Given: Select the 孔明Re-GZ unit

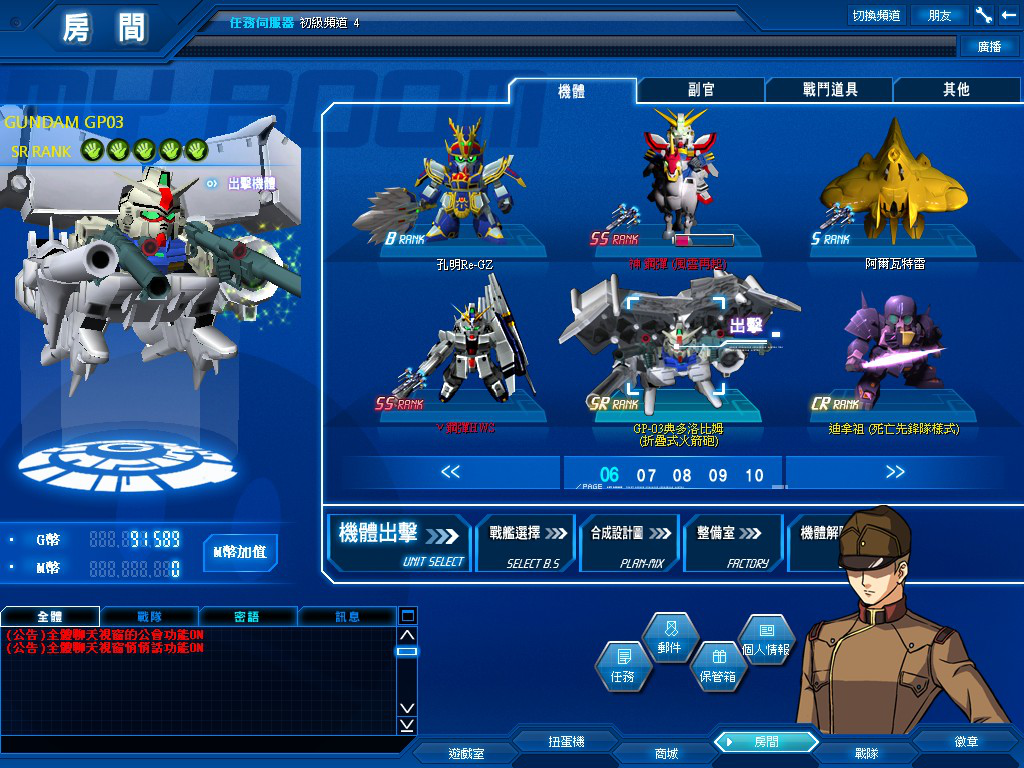Looking at the screenshot, I should coord(464,190).
